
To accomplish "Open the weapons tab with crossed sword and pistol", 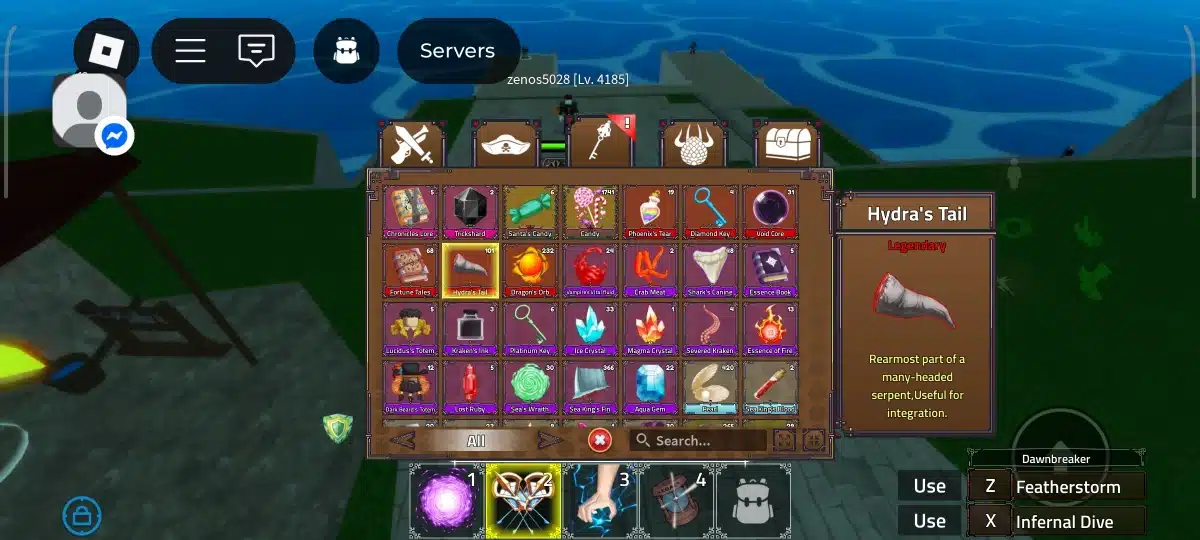I will click(412, 146).
